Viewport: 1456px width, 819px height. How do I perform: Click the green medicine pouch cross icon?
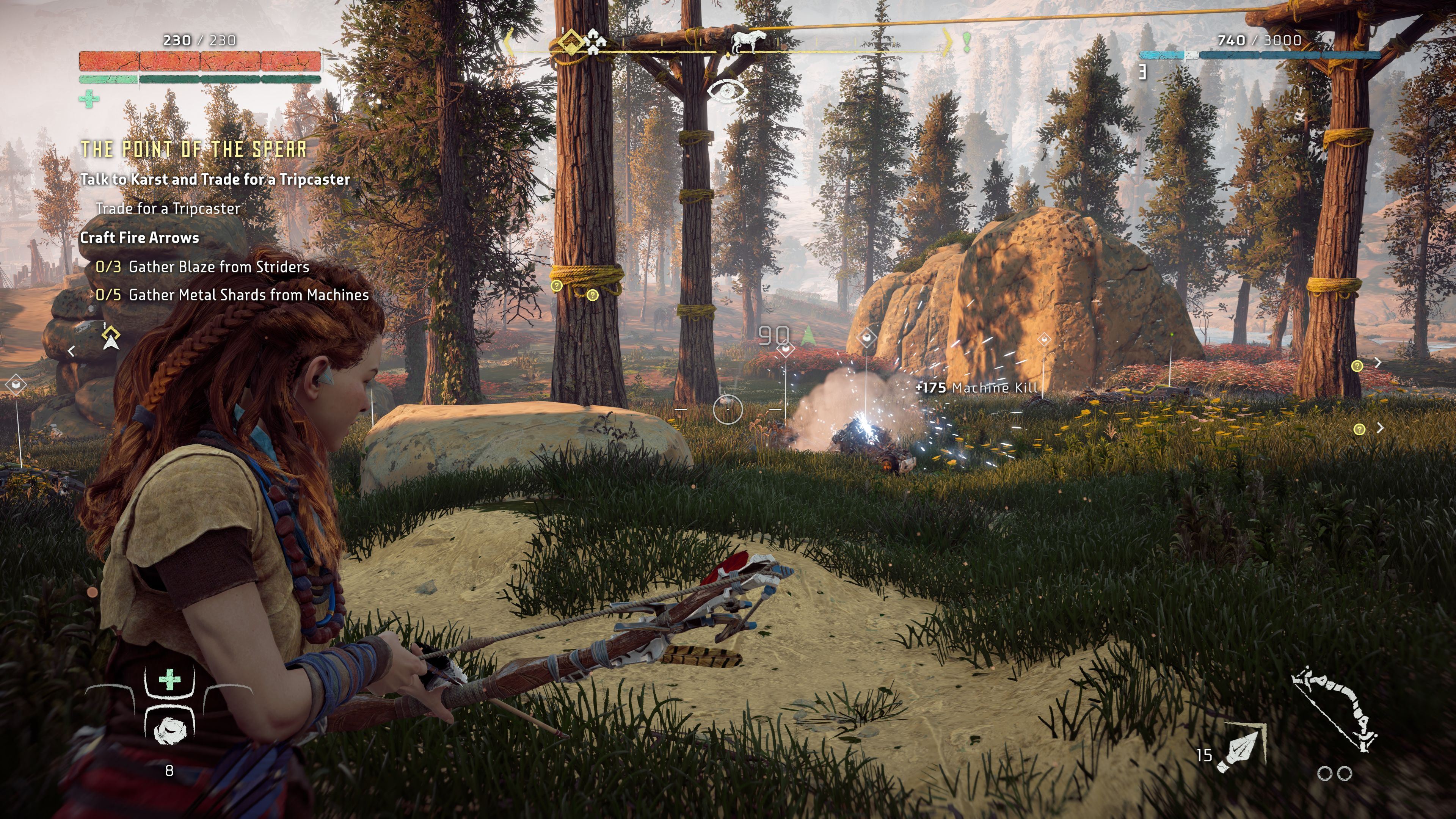[89, 99]
